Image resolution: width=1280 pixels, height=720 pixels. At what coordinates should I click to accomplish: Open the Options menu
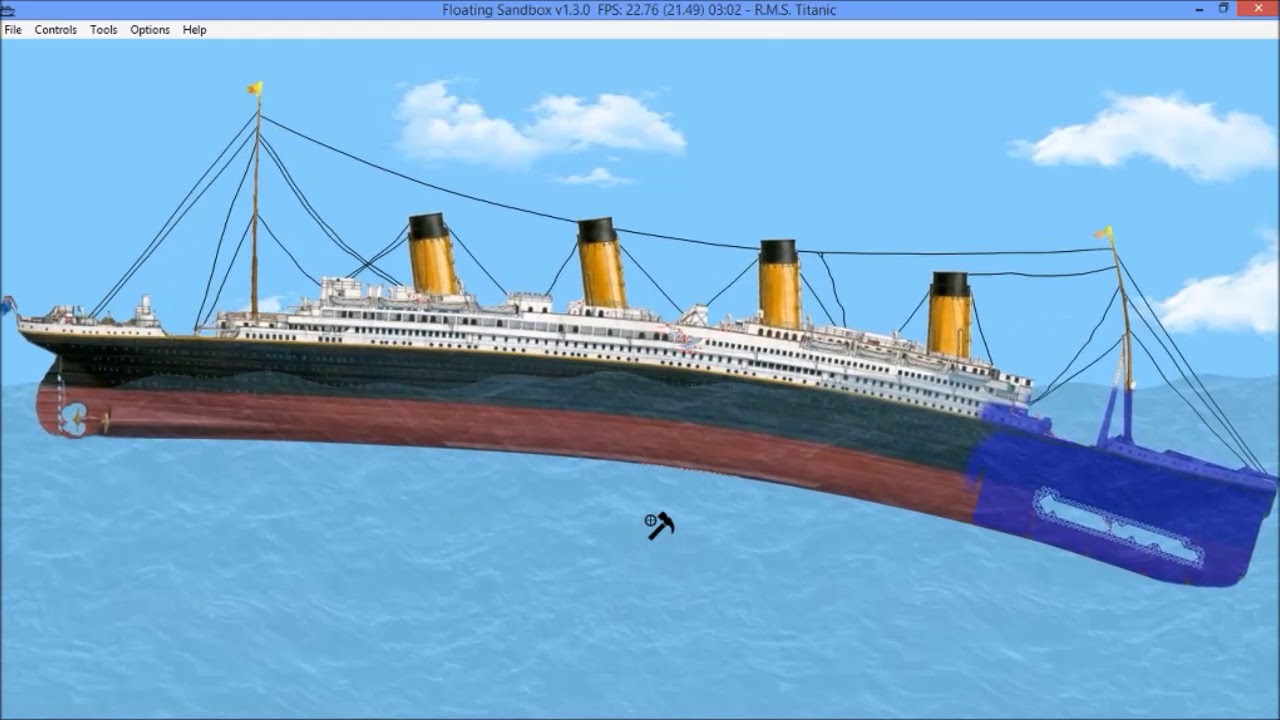click(x=148, y=30)
